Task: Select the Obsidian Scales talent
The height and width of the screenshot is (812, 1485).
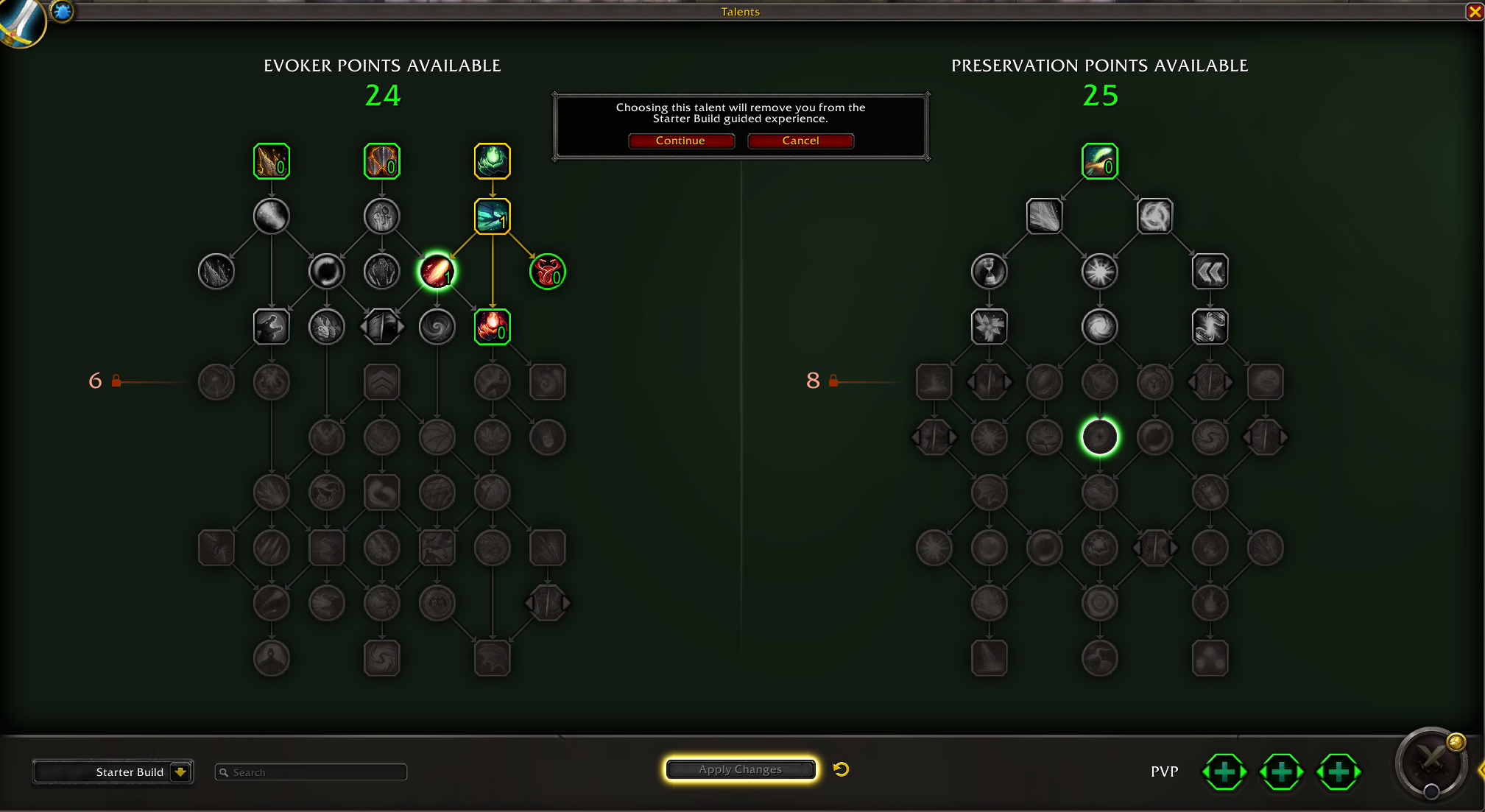Action: pos(381,161)
